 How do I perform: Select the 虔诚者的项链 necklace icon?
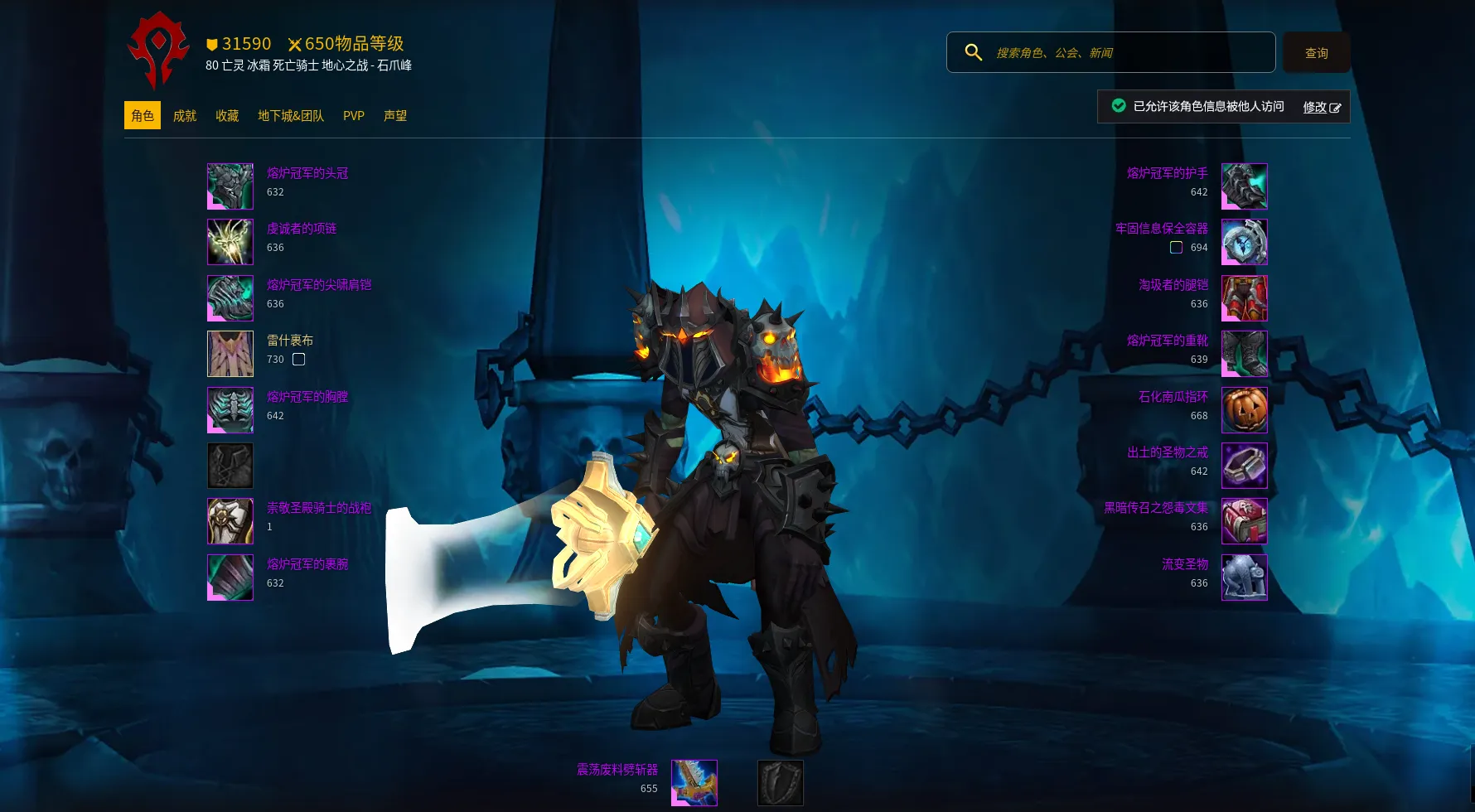pos(230,242)
